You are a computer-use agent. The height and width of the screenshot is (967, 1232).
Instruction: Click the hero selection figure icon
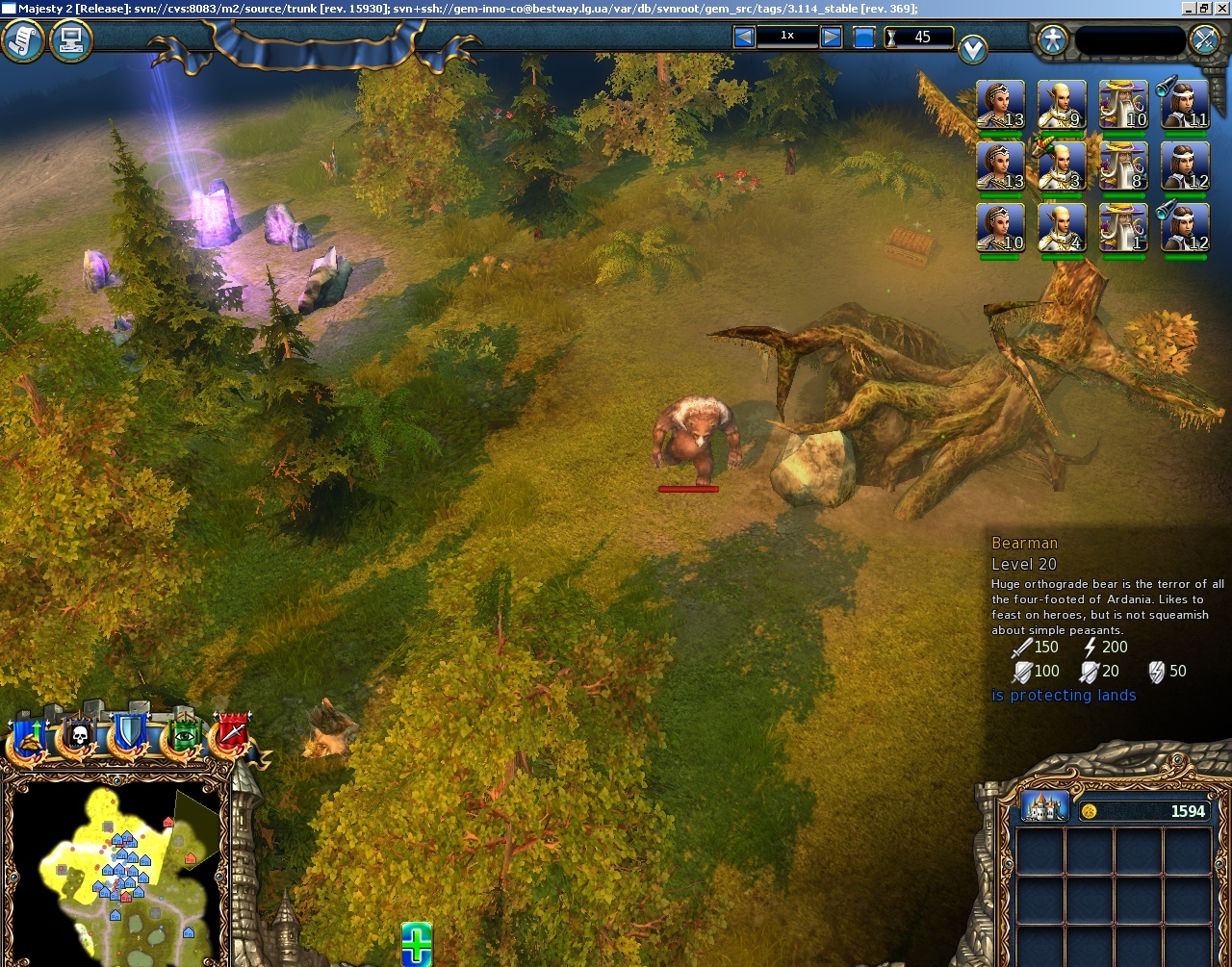(1051, 39)
